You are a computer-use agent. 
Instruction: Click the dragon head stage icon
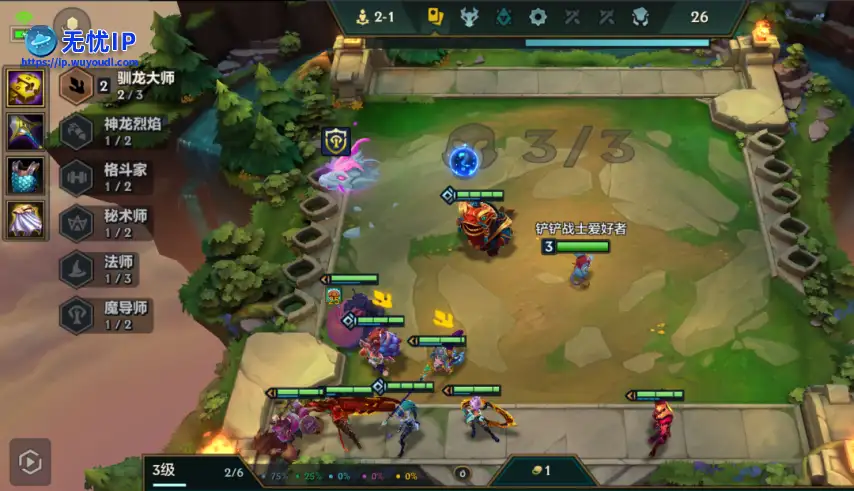tap(469, 16)
